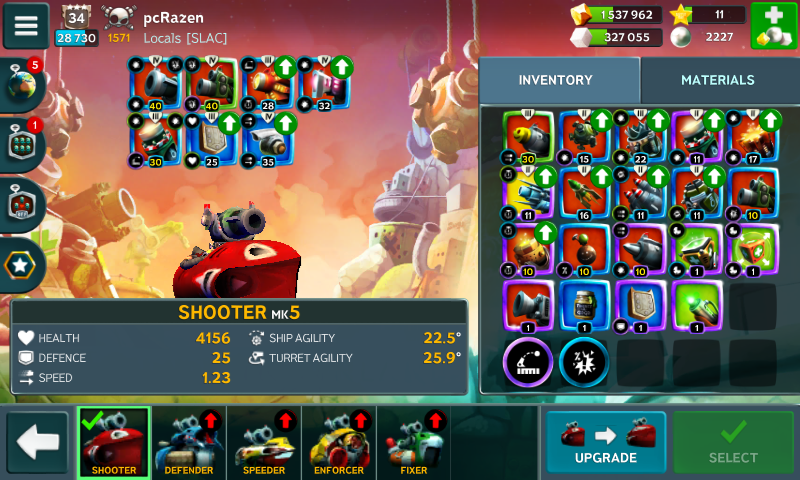Open the Inventory tab
800x480 pixels.
(x=556, y=80)
